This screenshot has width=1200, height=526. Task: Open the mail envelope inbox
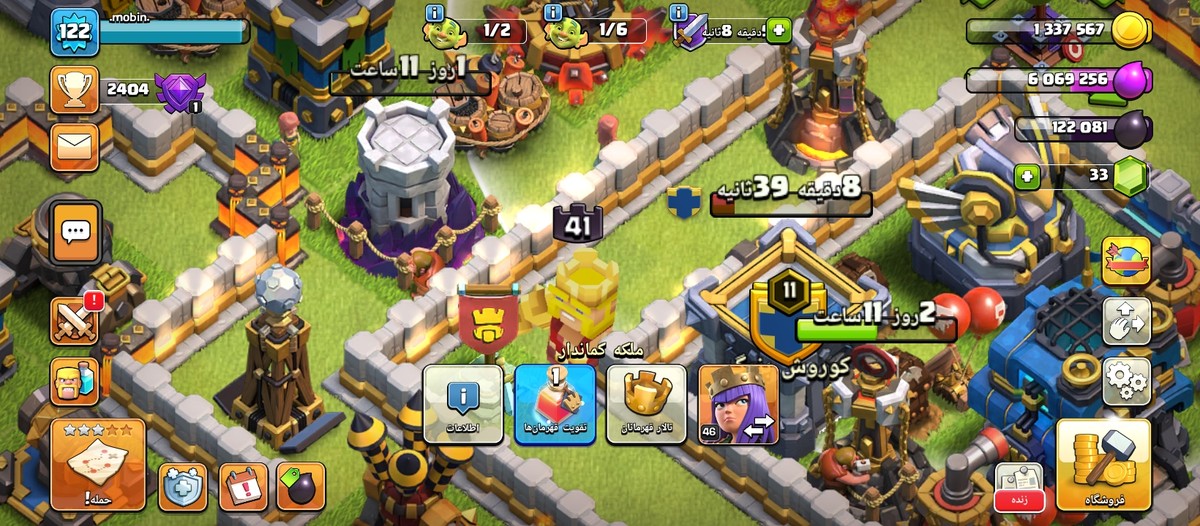click(x=74, y=149)
